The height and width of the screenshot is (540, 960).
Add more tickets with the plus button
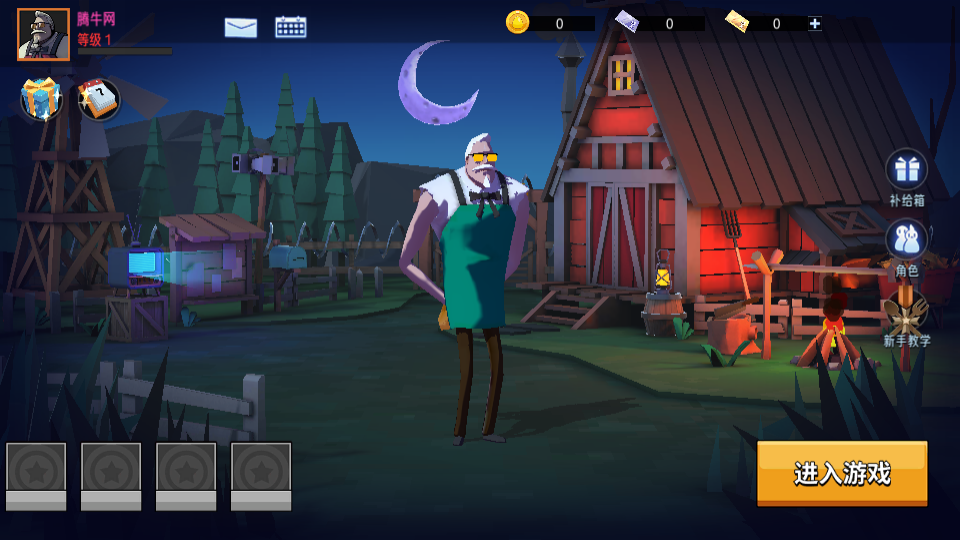coord(815,23)
